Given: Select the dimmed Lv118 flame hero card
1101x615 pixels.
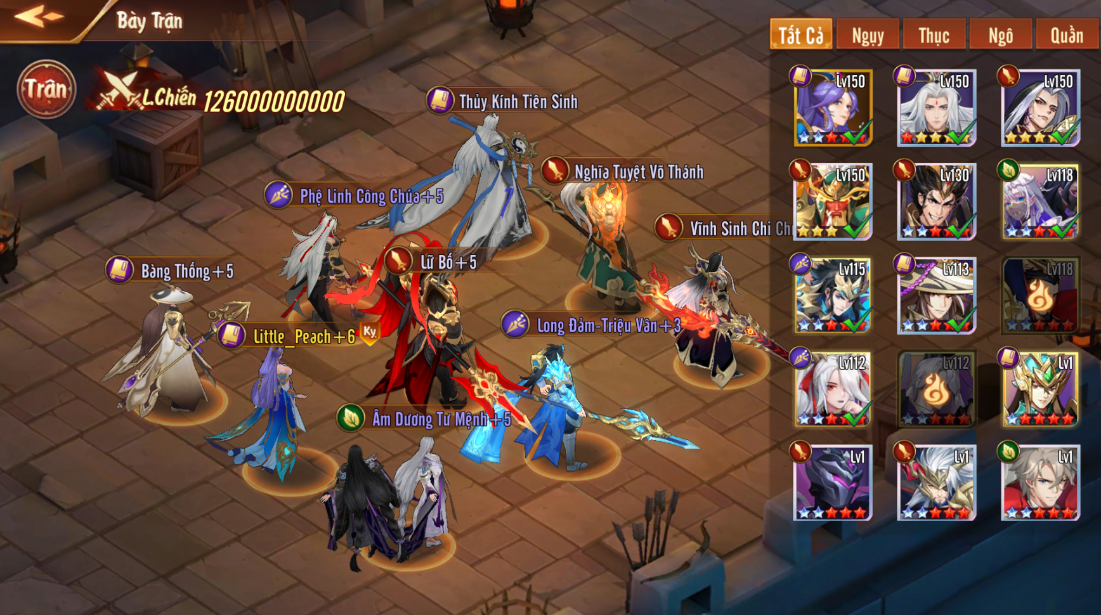Looking at the screenshot, I should pyautogui.click(x=1041, y=296).
